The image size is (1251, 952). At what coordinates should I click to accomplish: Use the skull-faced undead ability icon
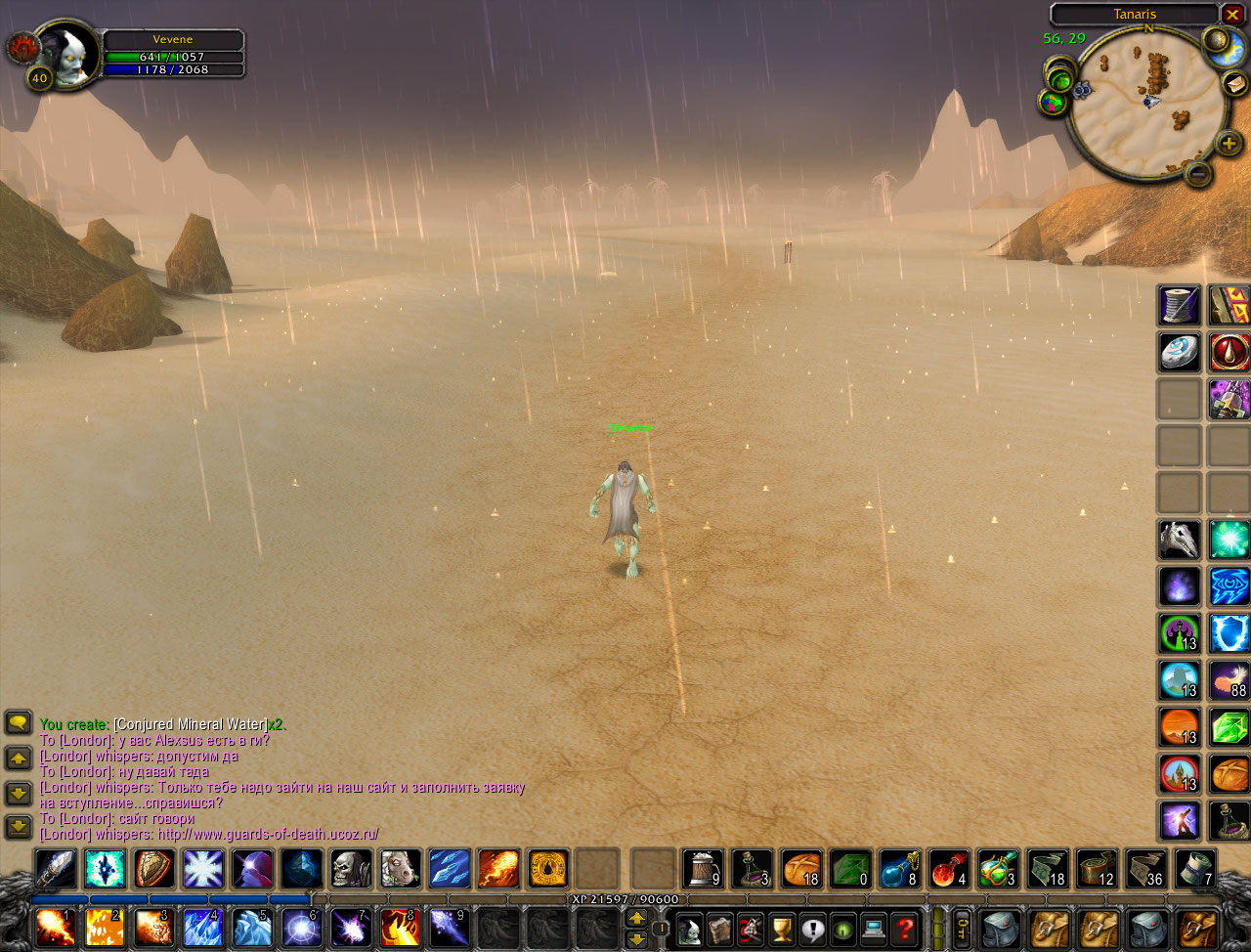coord(350,868)
